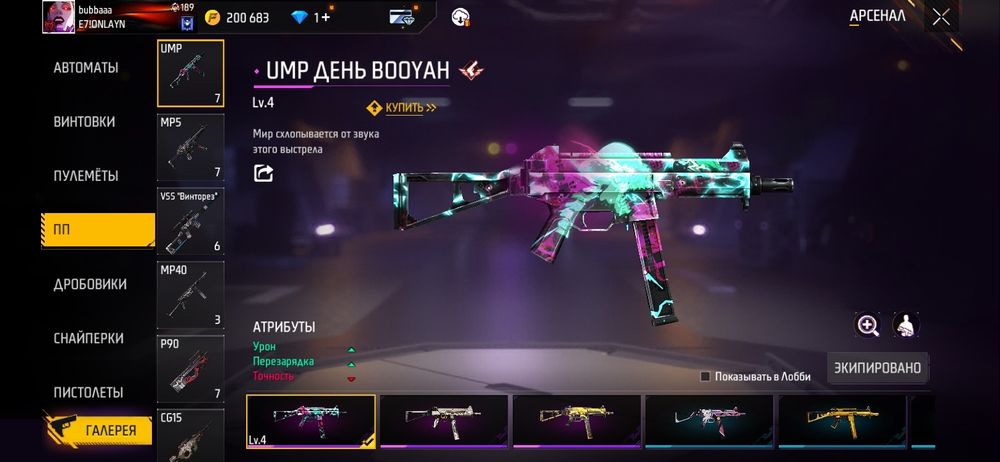Close the Arsenal screen
This screenshot has height=462, width=1000.
(x=941, y=16)
